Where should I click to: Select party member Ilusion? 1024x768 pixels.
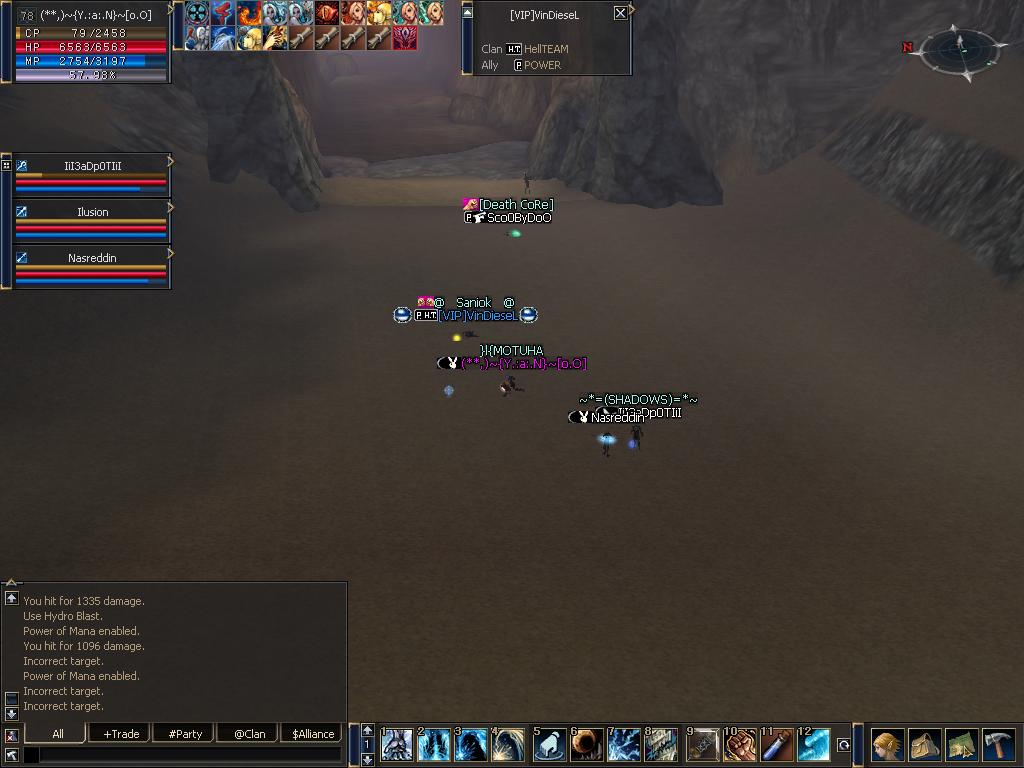92,212
